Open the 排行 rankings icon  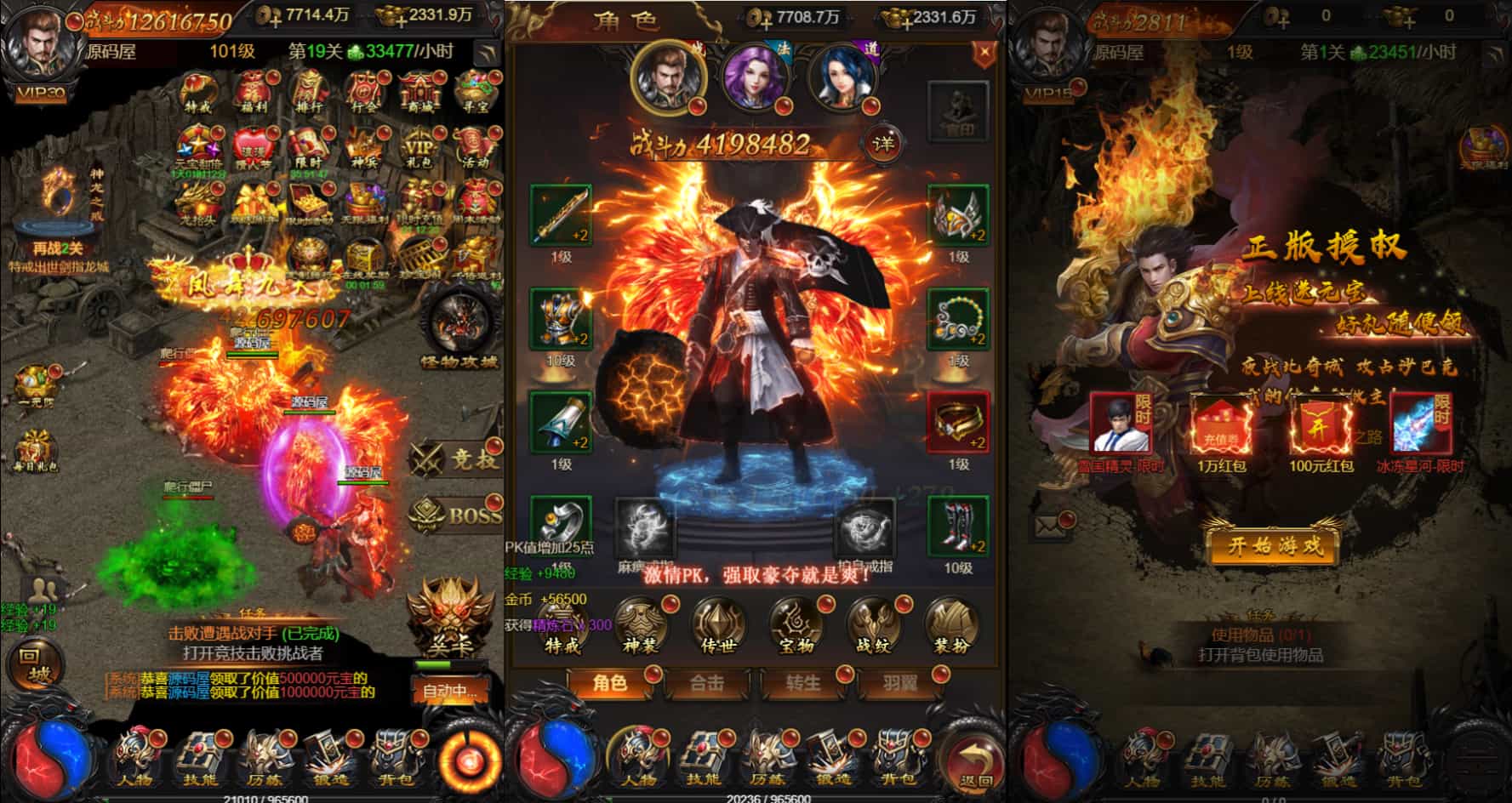point(308,92)
